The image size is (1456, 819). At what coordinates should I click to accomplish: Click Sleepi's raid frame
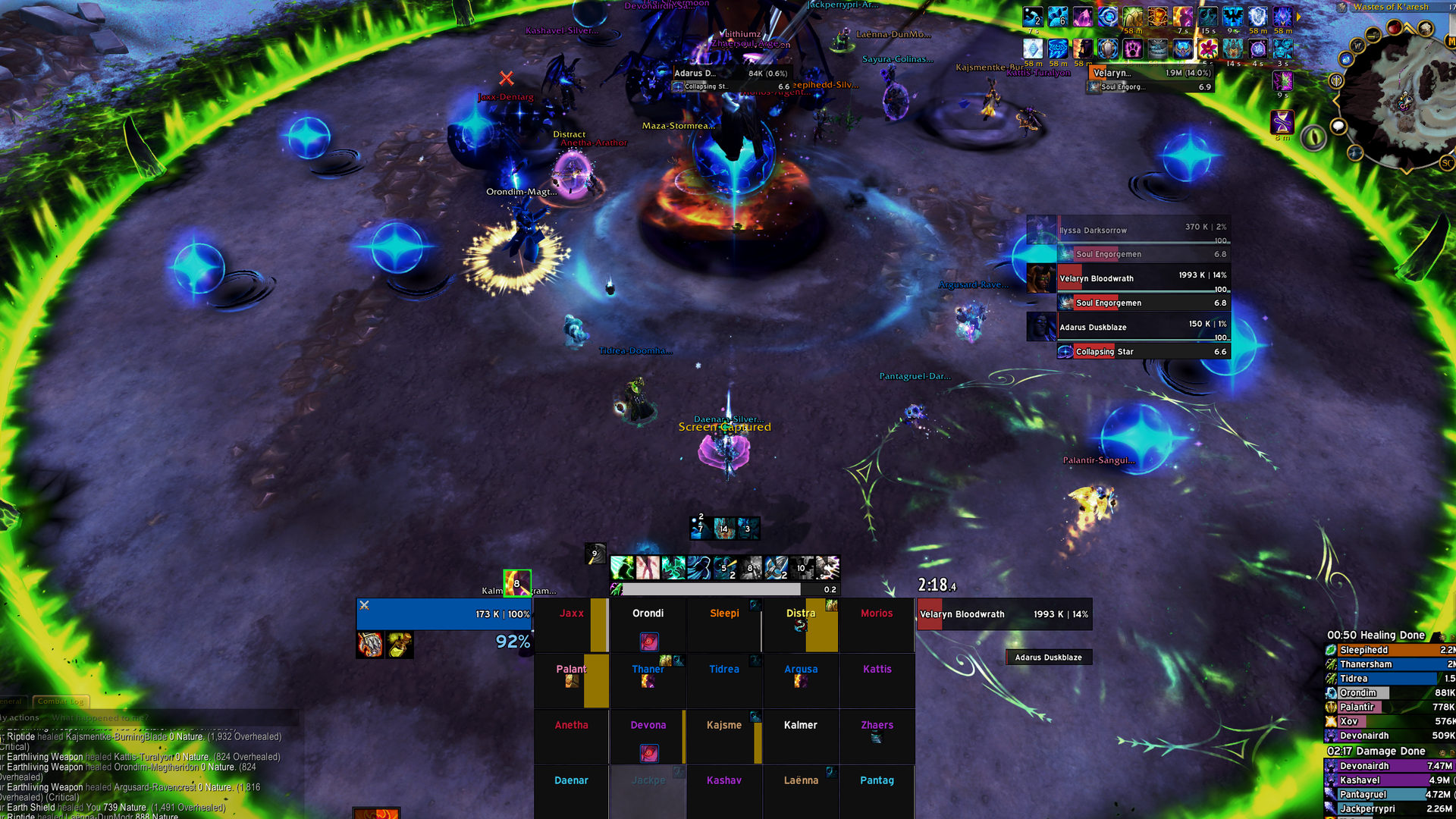click(724, 625)
